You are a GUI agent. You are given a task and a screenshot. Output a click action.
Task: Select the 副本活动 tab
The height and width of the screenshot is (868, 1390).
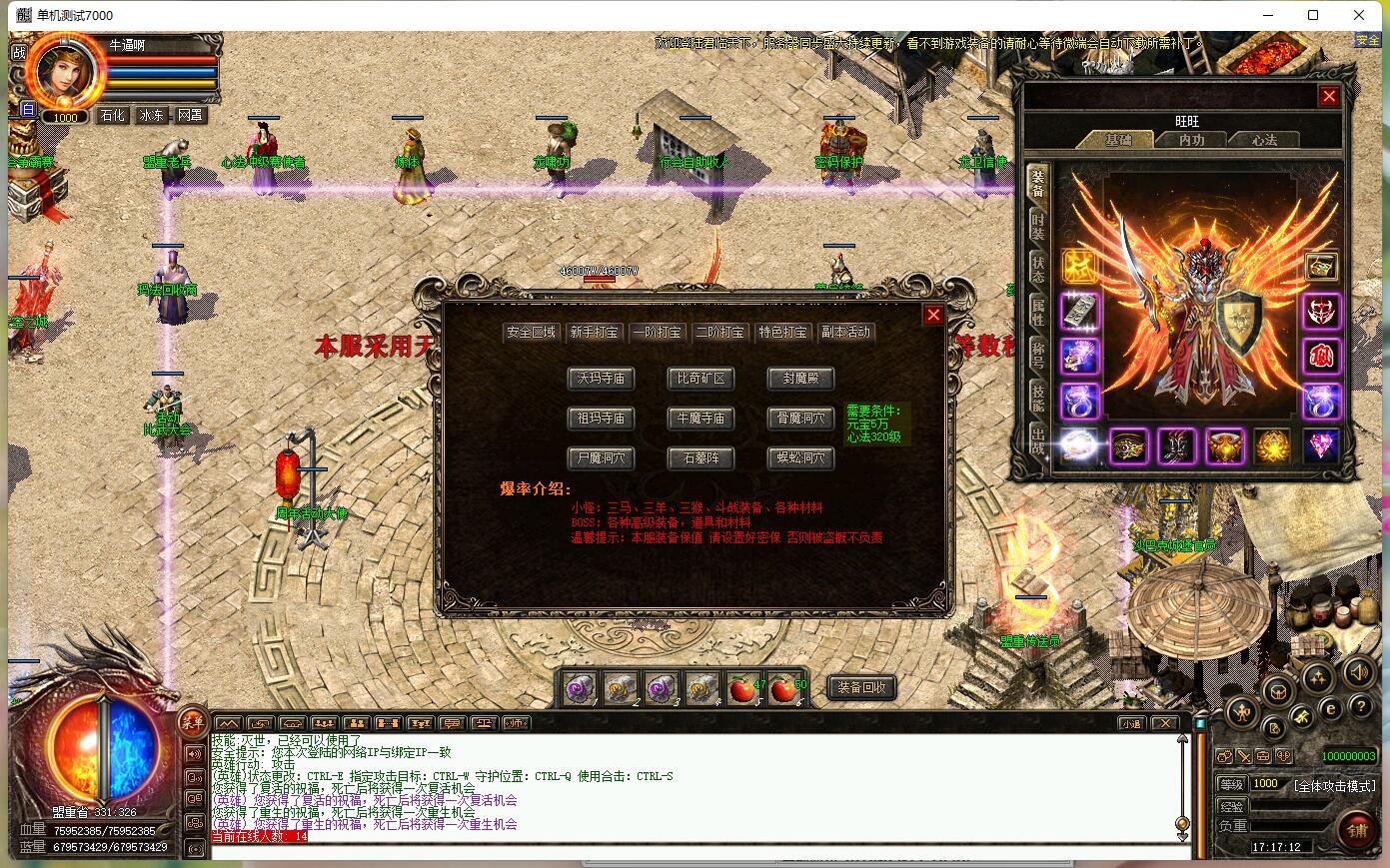coord(845,333)
